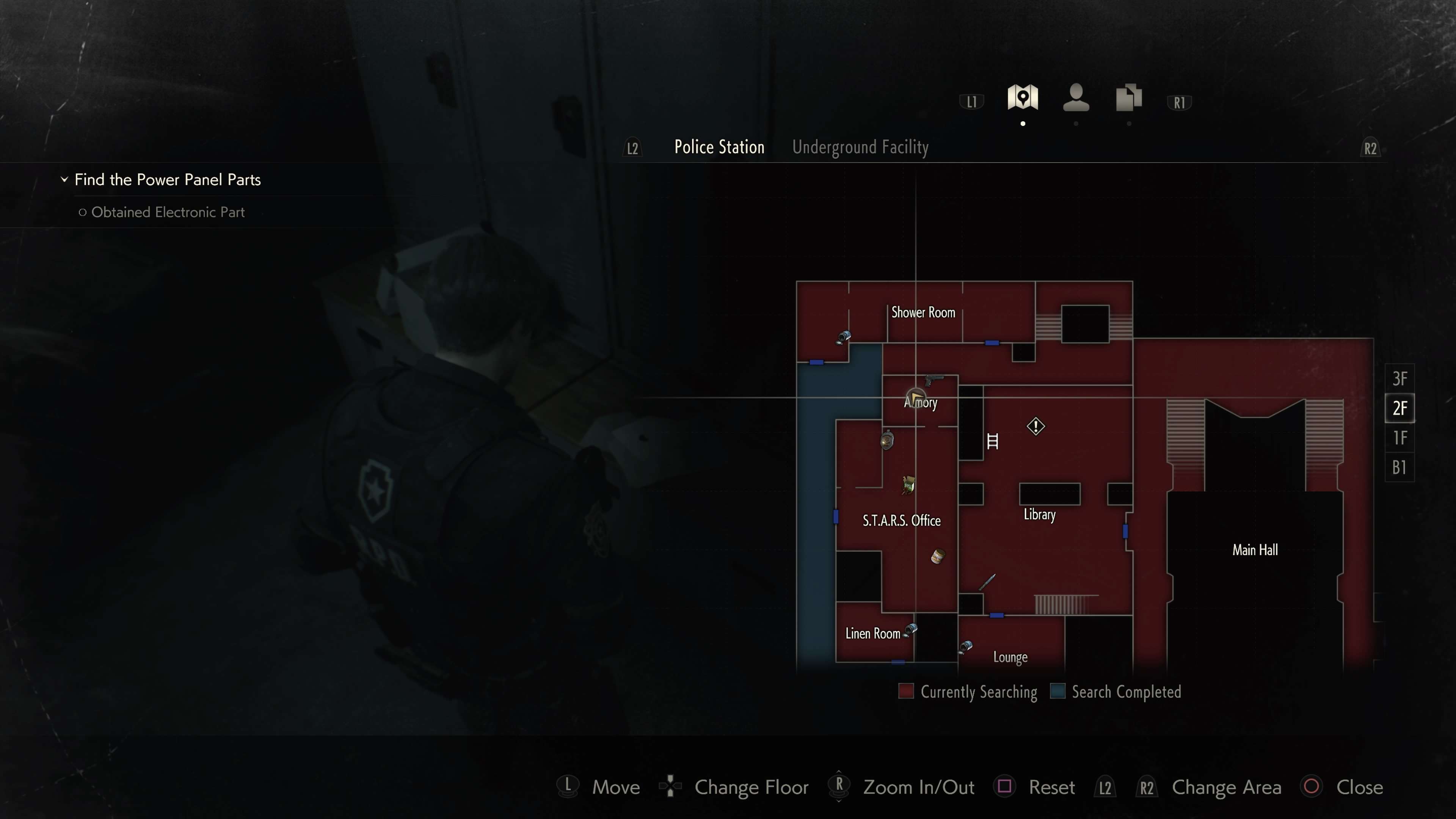Open the character status icon
The width and height of the screenshot is (1456, 819).
click(x=1076, y=98)
